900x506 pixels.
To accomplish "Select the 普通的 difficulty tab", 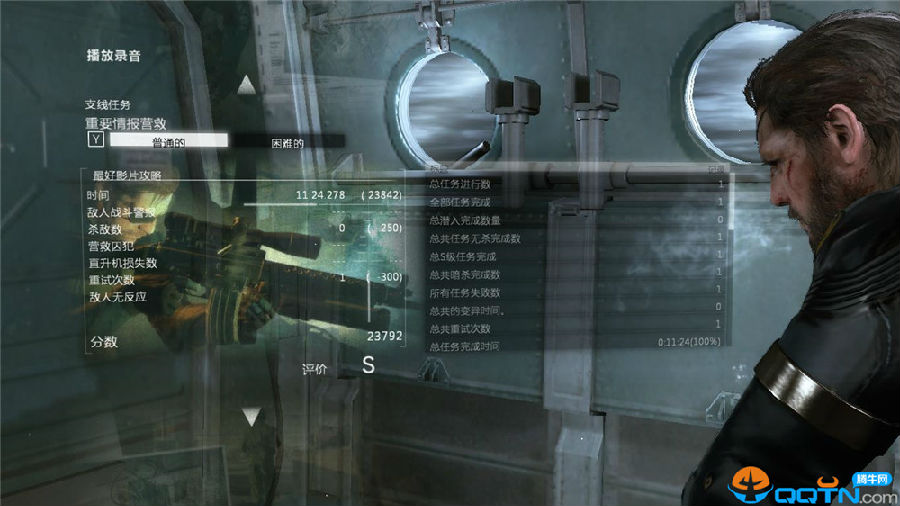I will click(168, 142).
